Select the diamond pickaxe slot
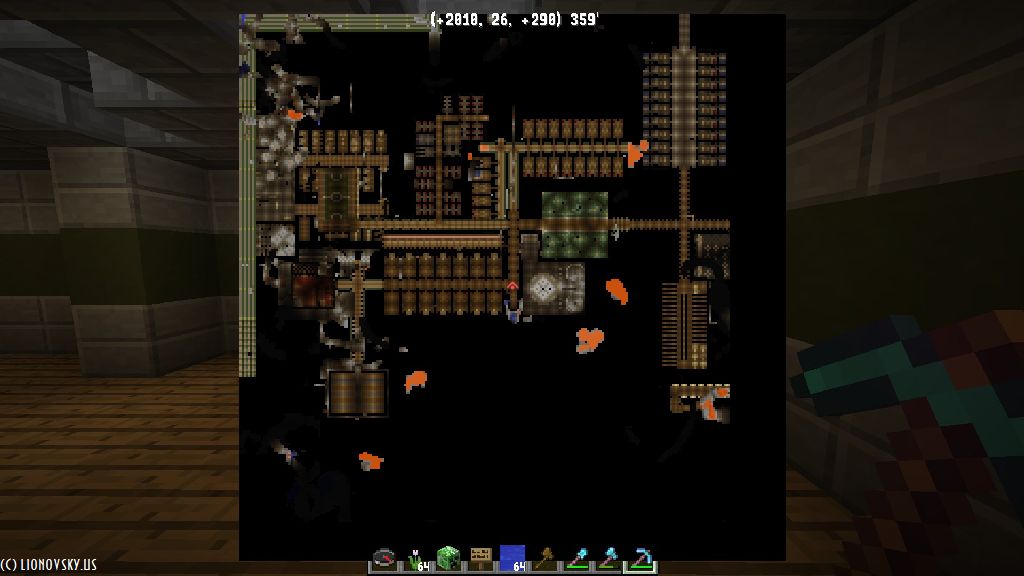The image size is (1024, 576). tap(640, 558)
